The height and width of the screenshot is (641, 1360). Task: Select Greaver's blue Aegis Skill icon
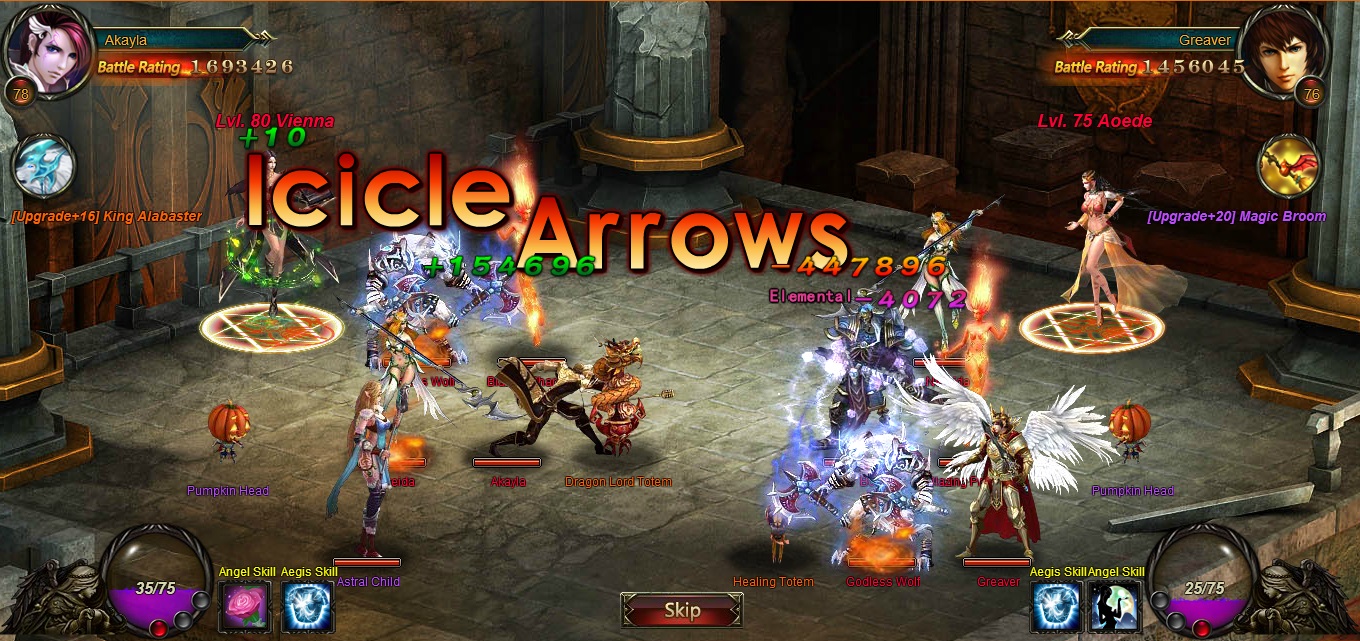click(x=1056, y=606)
